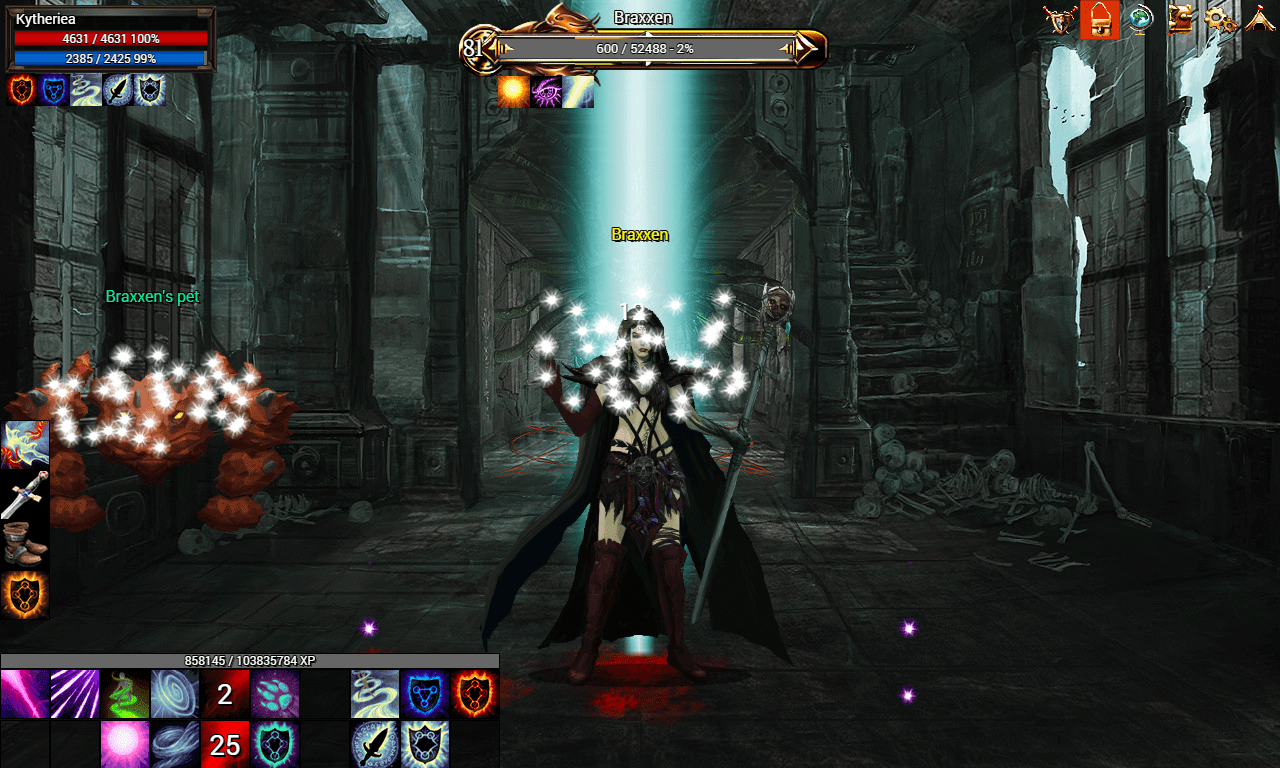Cast the white spiral vortex spell
Image resolution: width=1280 pixels, height=768 pixels.
tap(175, 694)
